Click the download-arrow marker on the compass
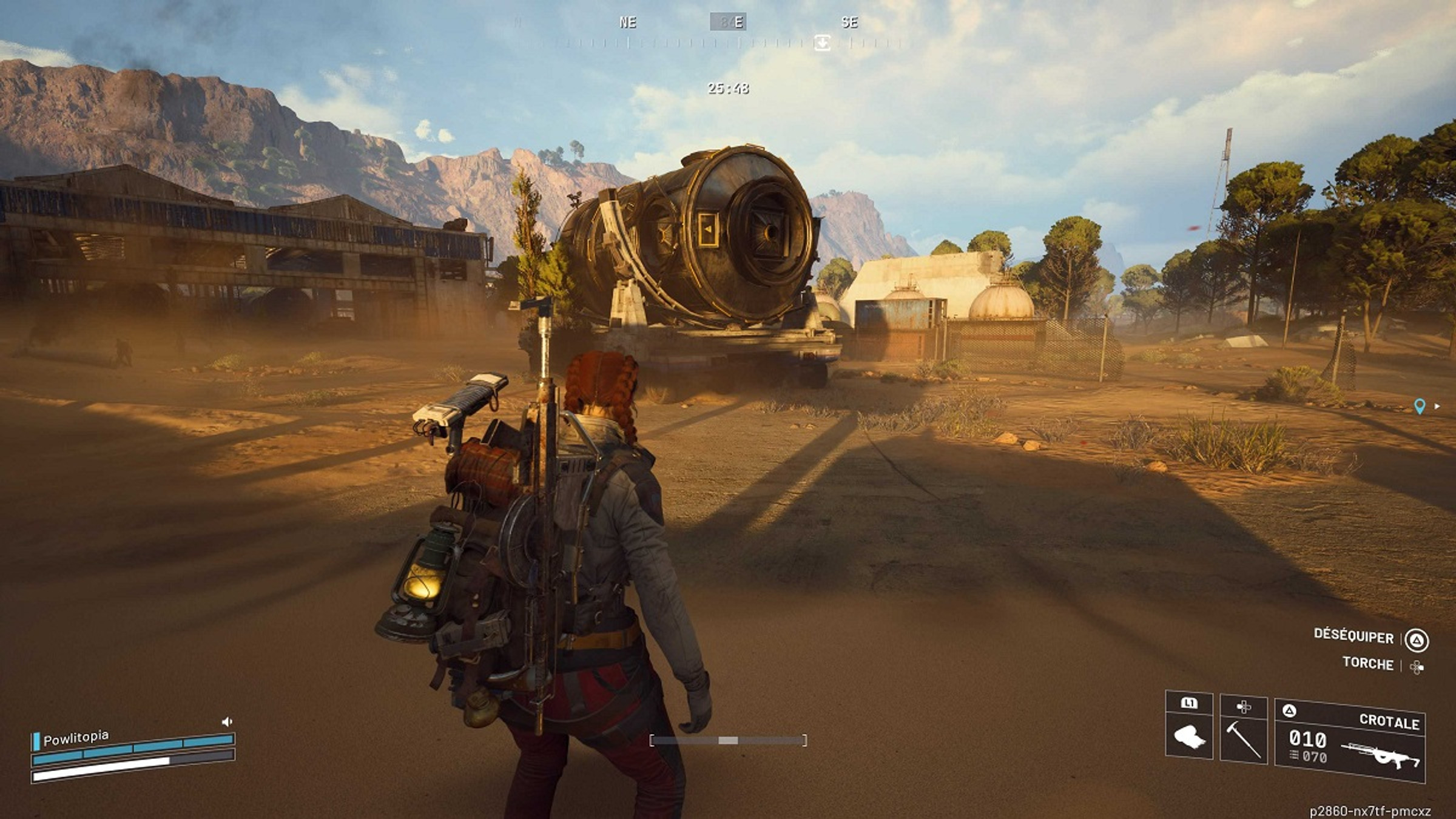This screenshot has height=819, width=1456. pos(822,42)
